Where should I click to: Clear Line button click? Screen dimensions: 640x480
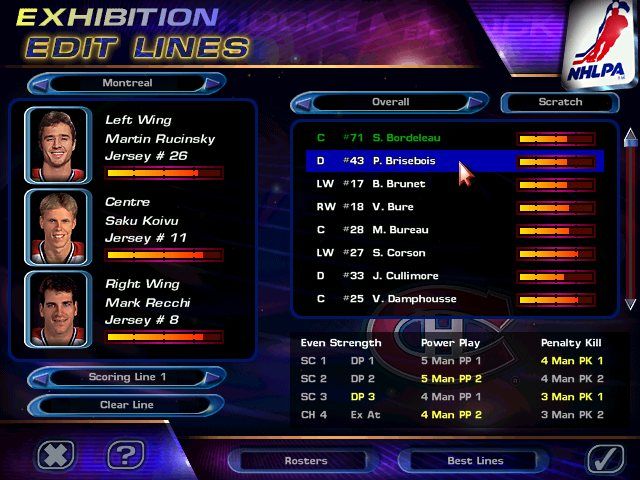pos(127,405)
